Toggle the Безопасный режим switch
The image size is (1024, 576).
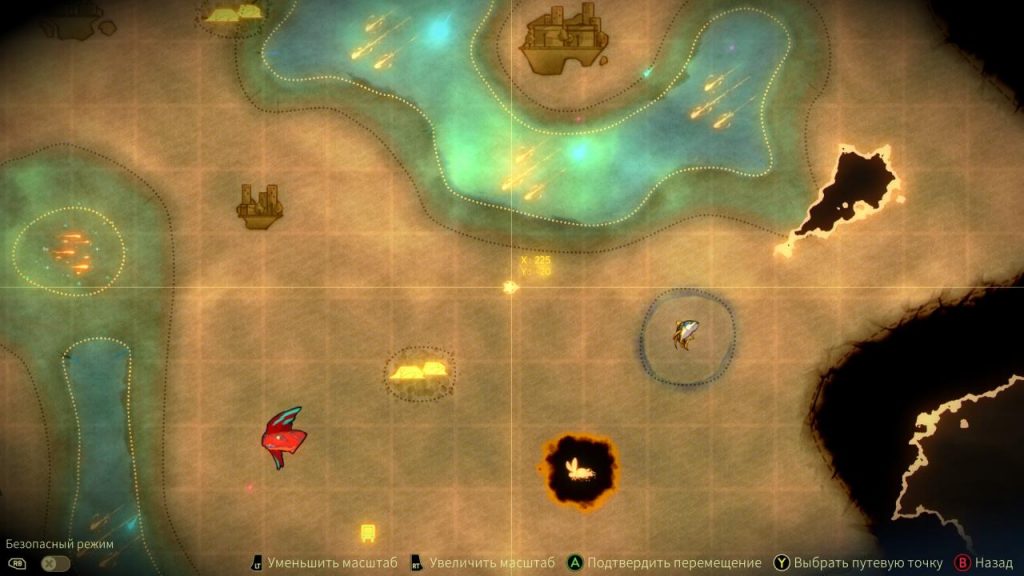[x=56, y=563]
